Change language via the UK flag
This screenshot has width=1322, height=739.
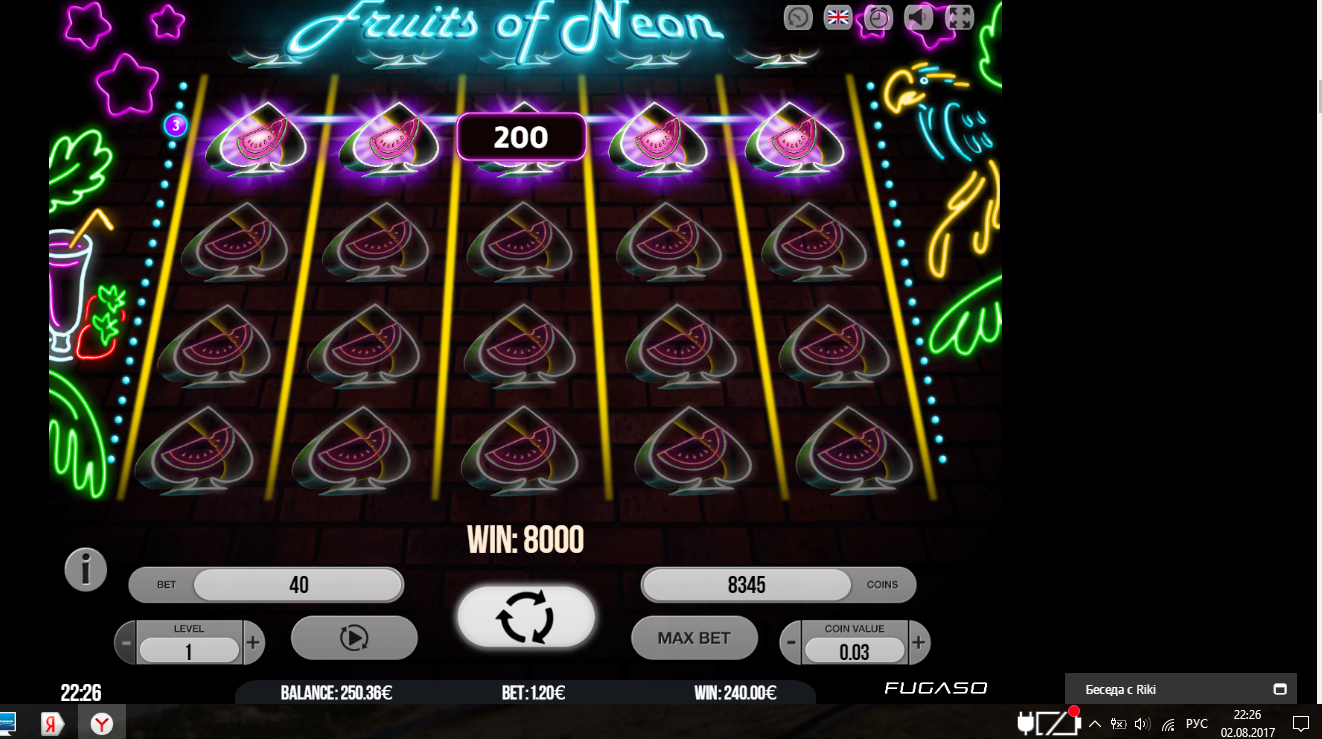tap(838, 17)
